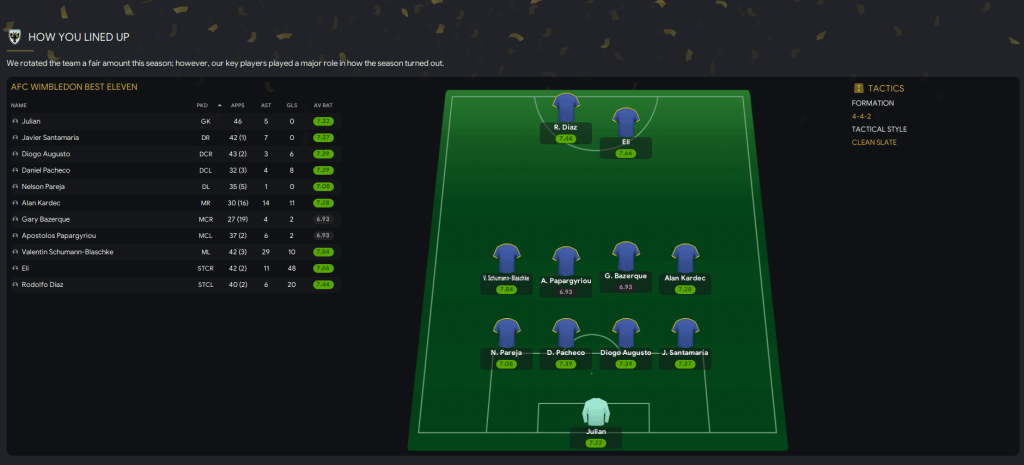This screenshot has height=465, width=1024.
Task: Open Alan Kardec's table row
Action: click(44, 203)
